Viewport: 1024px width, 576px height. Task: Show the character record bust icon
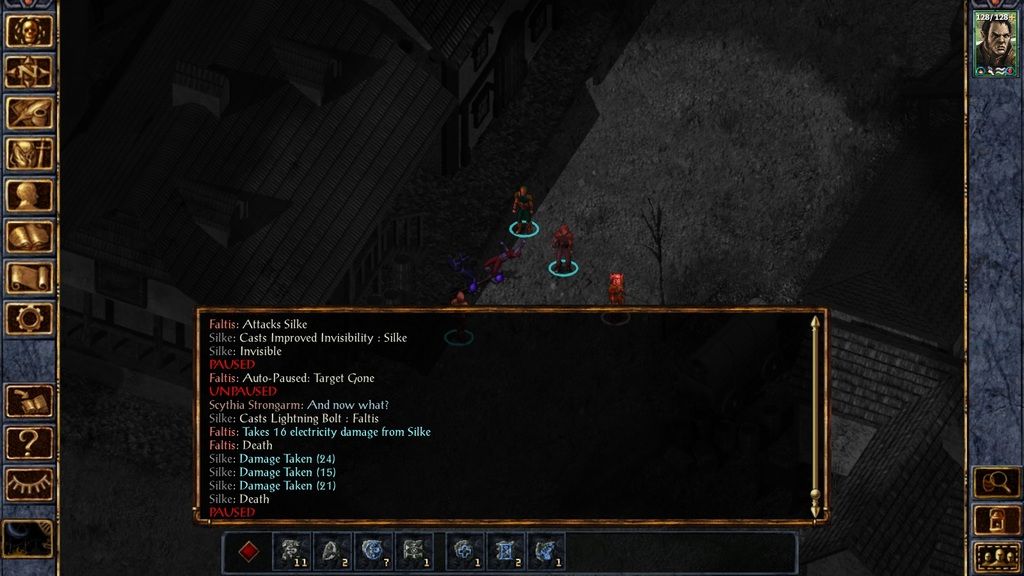point(29,195)
